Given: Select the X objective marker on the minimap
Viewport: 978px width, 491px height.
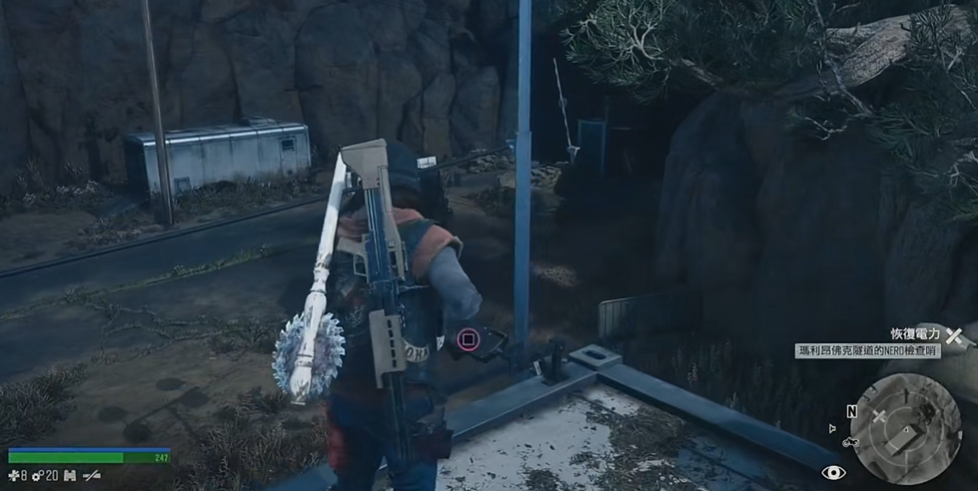Looking at the screenshot, I should click(880, 417).
